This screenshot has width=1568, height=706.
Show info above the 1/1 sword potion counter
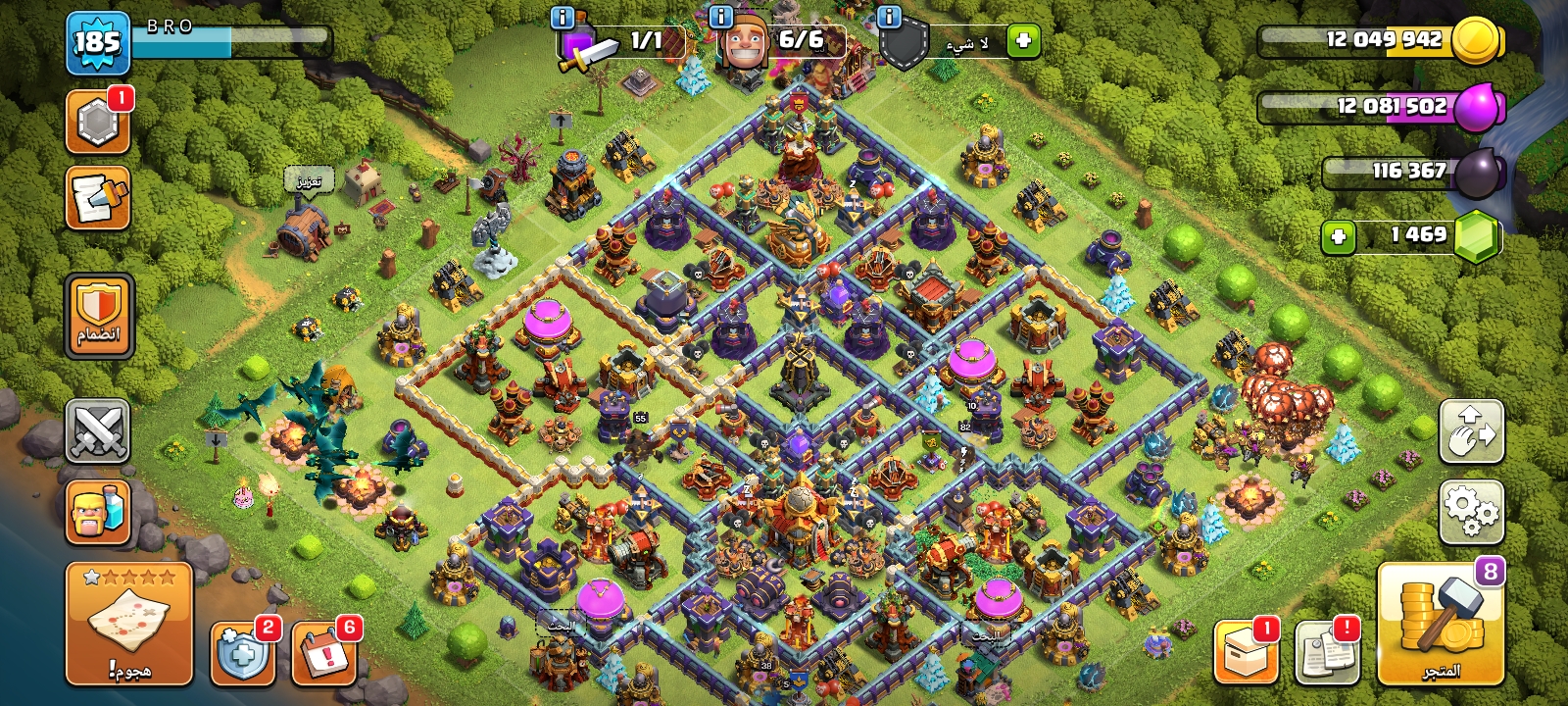click(563, 17)
